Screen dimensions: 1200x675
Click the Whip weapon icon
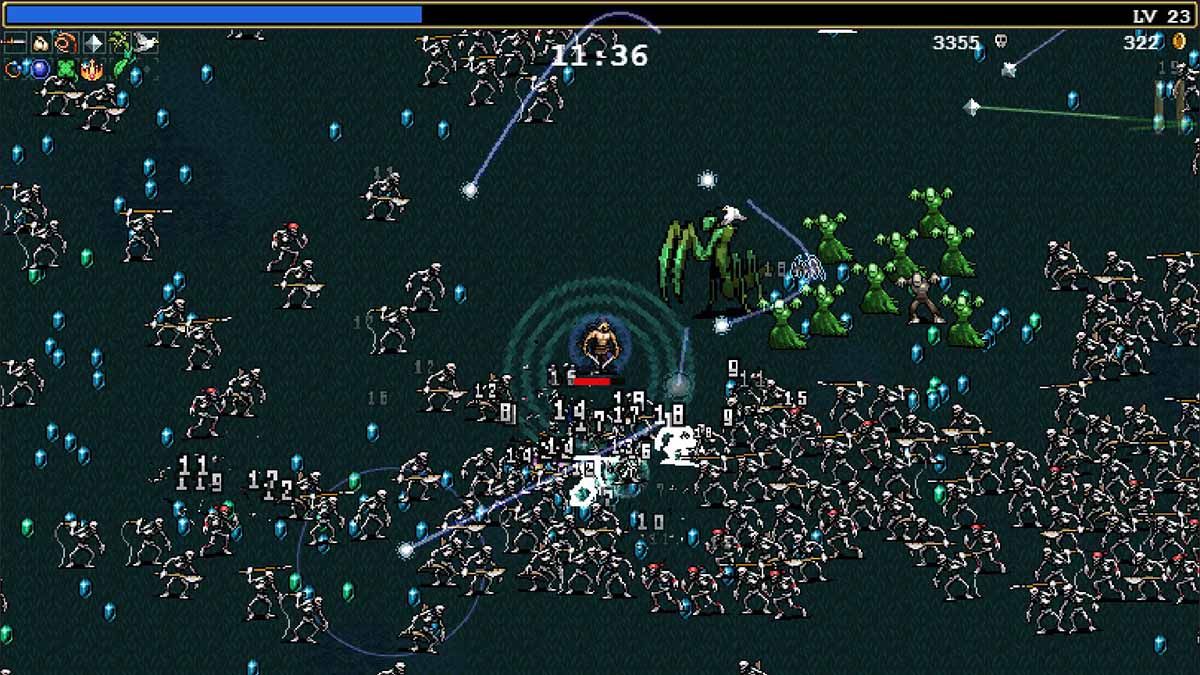coord(15,43)
